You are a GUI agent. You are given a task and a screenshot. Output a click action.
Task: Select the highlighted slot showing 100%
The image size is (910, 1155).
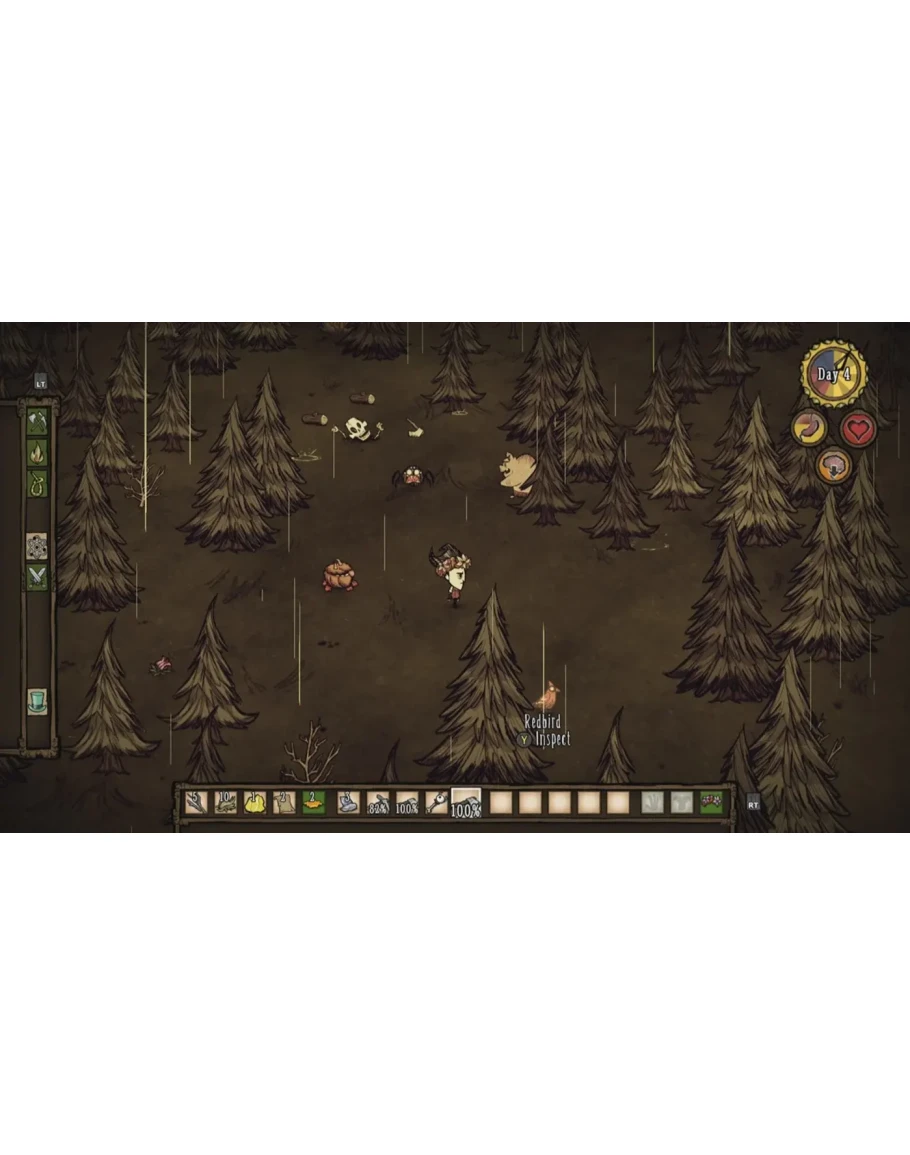pos(466,802)
